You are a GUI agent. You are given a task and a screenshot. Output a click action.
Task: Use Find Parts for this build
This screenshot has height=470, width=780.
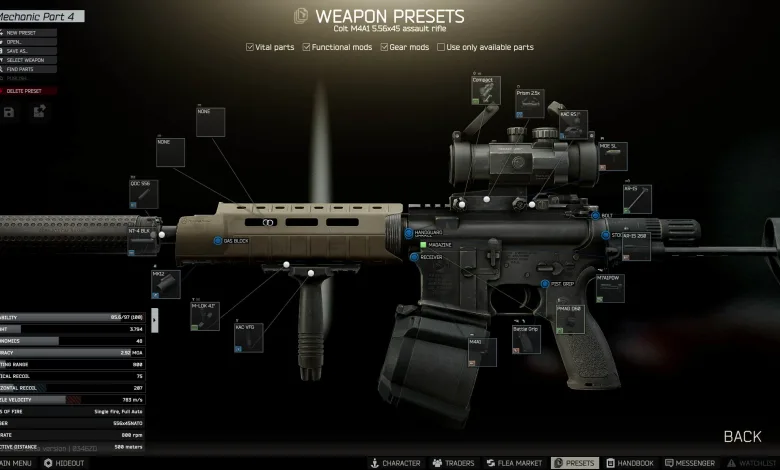22,69
